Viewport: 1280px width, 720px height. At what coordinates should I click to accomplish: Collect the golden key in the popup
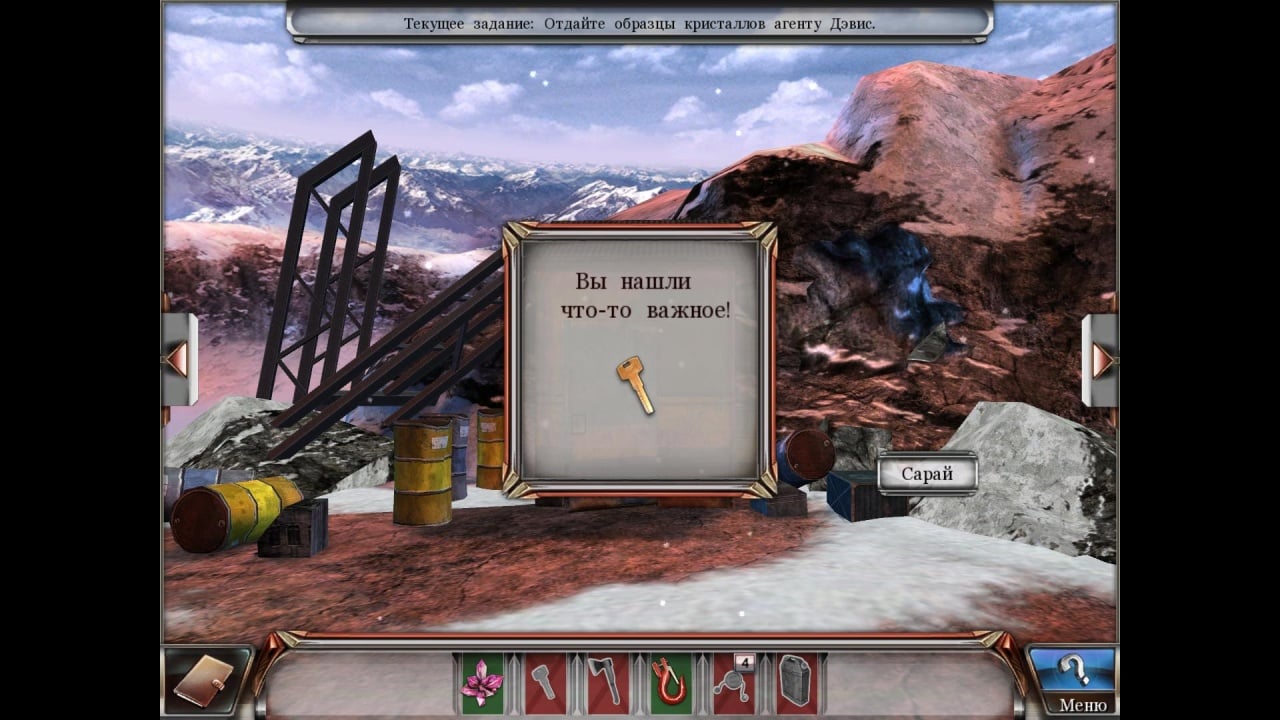635,385
